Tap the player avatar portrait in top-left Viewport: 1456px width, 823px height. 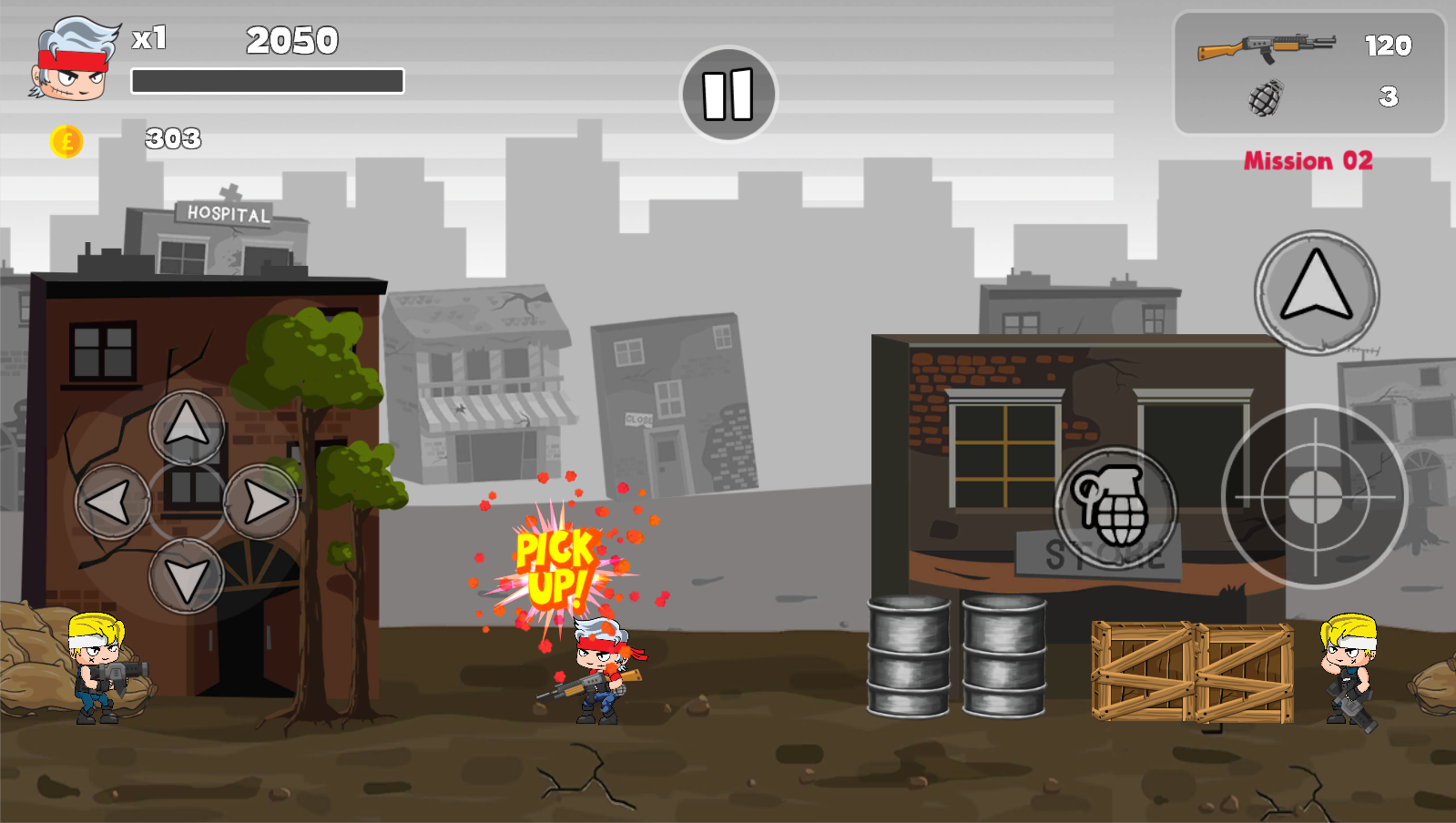click(71, 58)
